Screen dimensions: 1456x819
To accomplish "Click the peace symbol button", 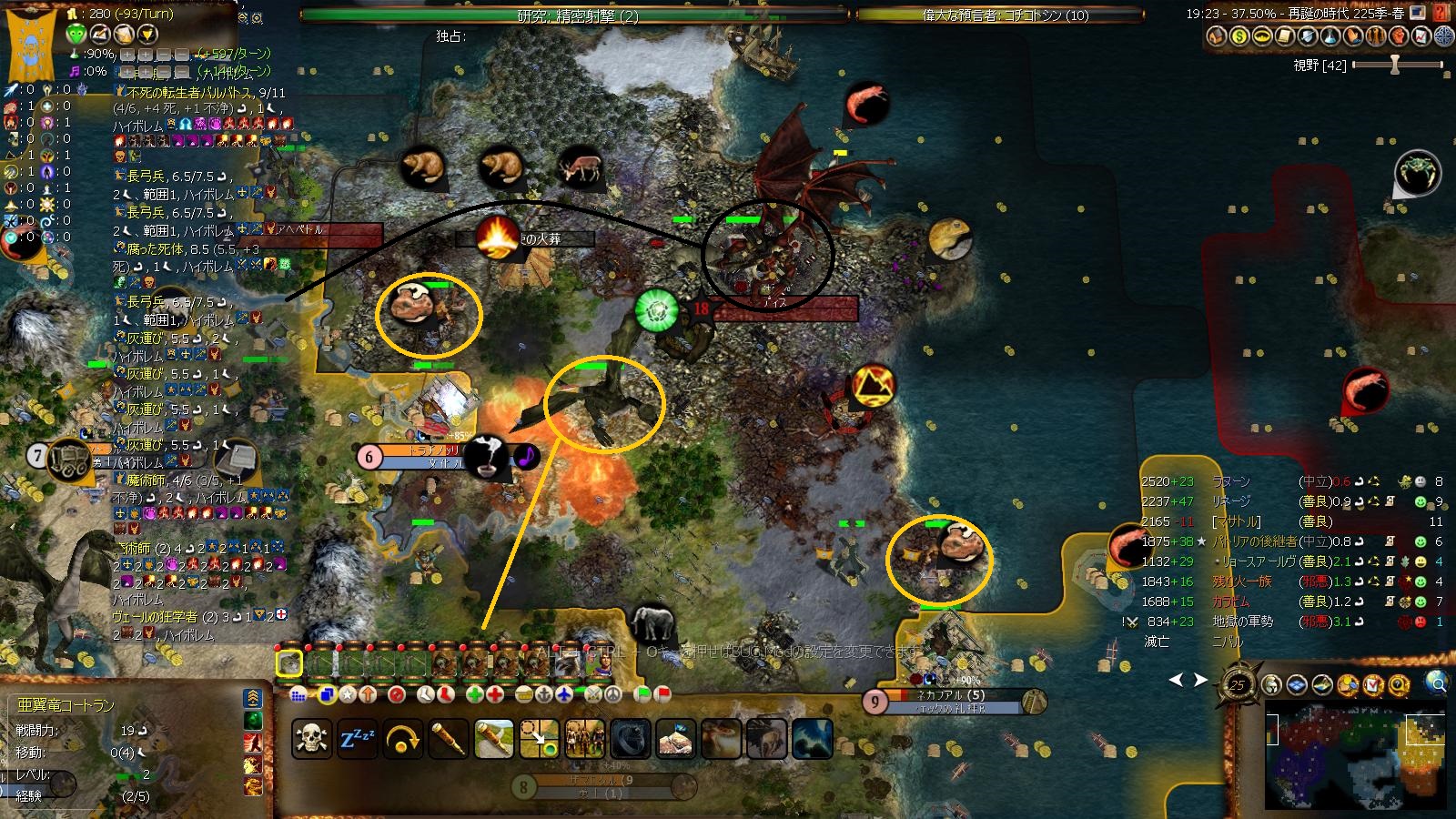I will tap(613, 694).
